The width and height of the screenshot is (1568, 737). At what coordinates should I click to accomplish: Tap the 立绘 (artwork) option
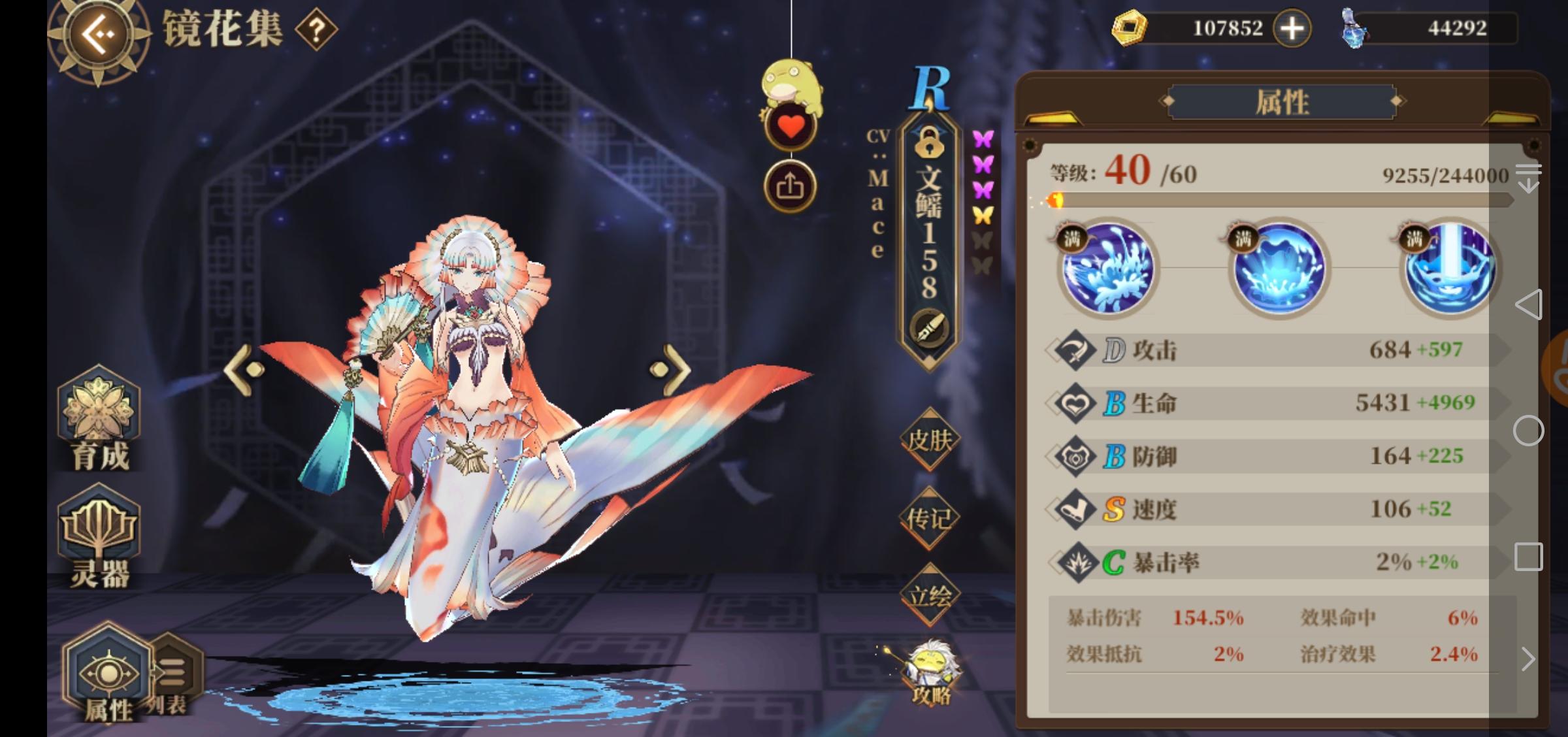[928, 593]
